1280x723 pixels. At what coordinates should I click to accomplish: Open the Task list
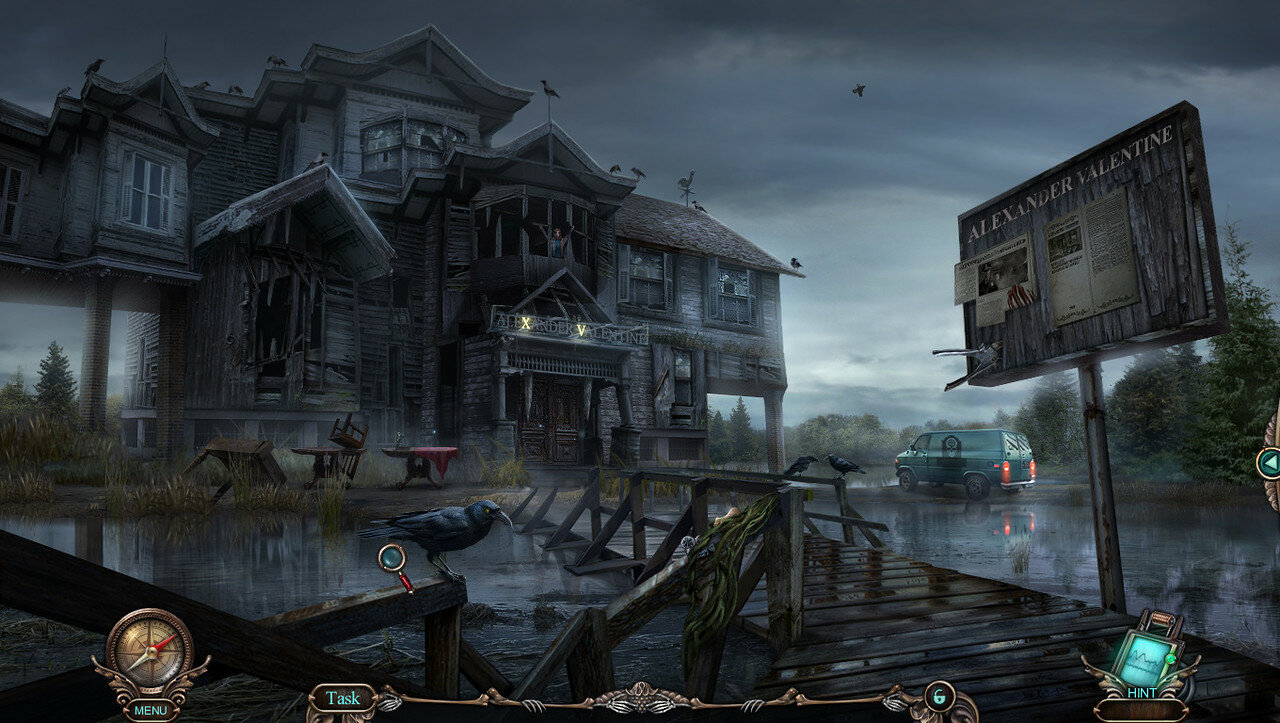tap(342, 698)
